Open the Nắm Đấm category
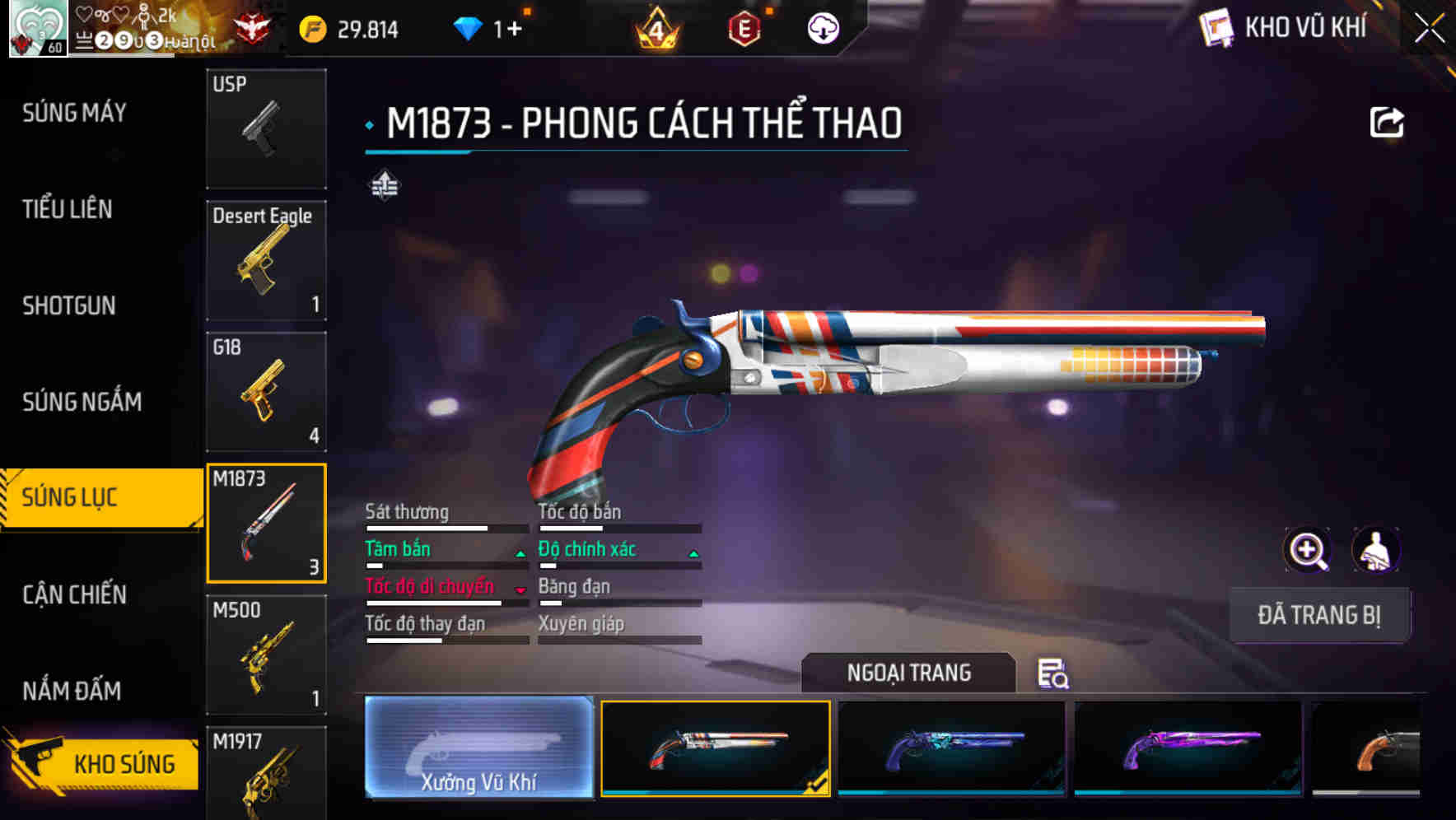Image resolution: width=1456 pixels, height=820 pixels. coord(72,691)
